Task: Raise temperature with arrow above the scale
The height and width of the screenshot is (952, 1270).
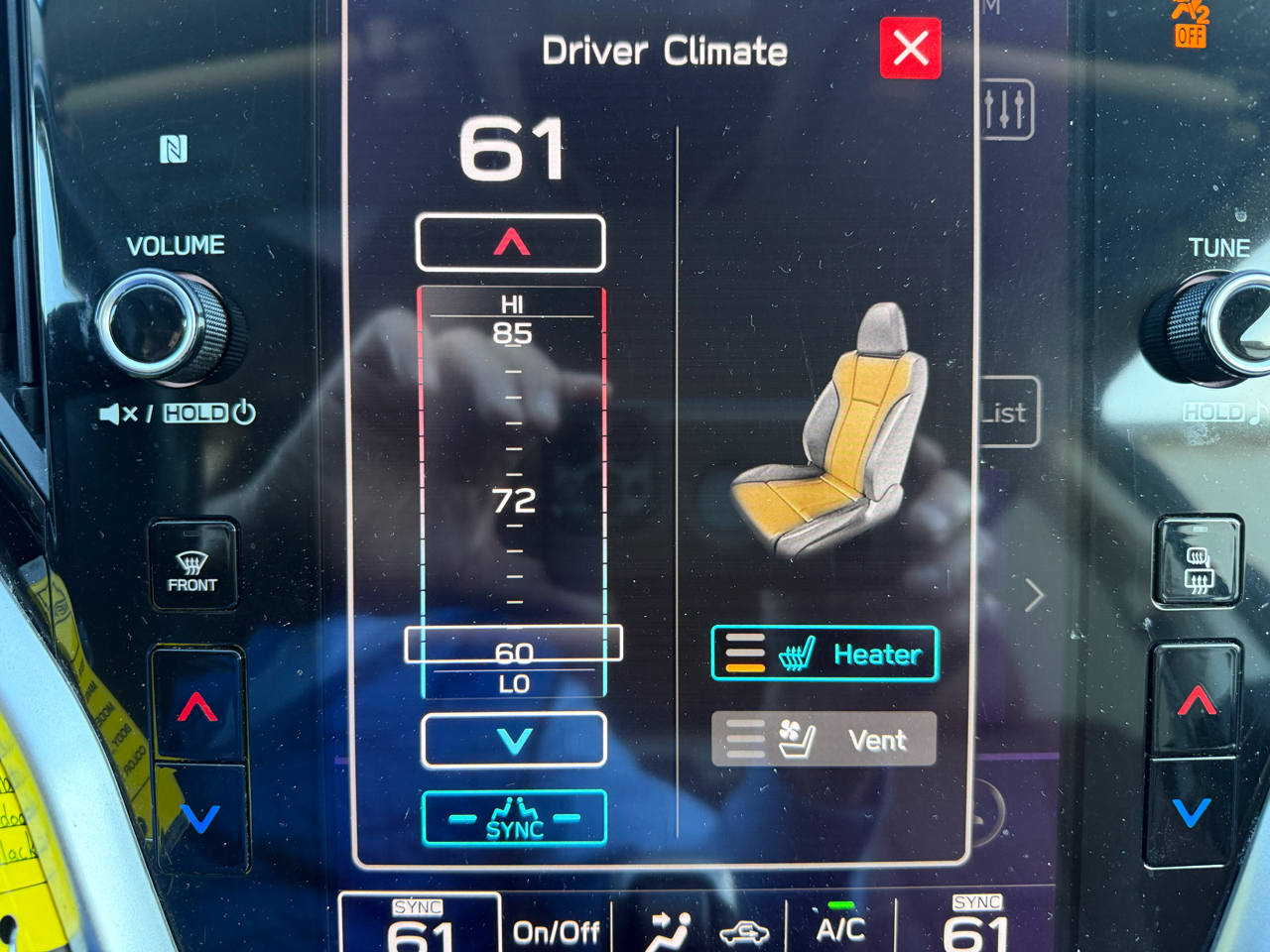Action: coord(511,243)
